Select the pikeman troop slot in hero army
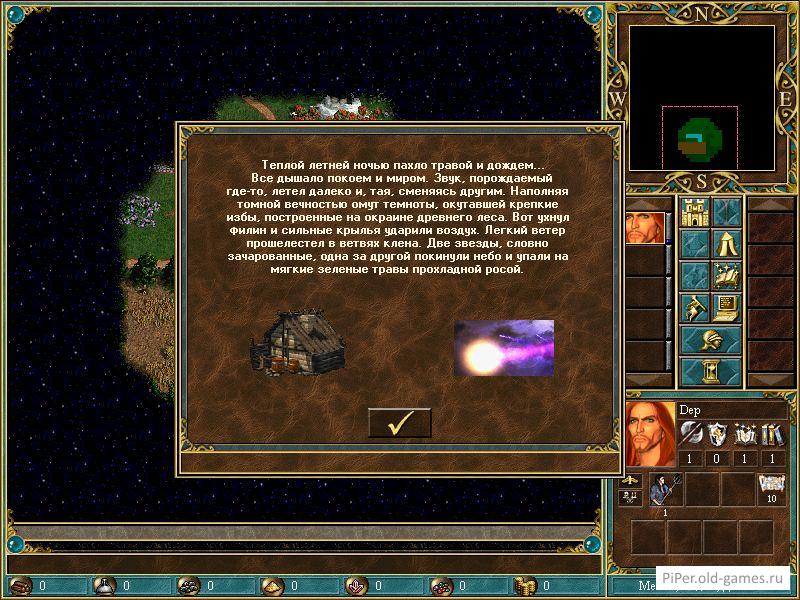 pyautogui.click(x=664, y=490)
